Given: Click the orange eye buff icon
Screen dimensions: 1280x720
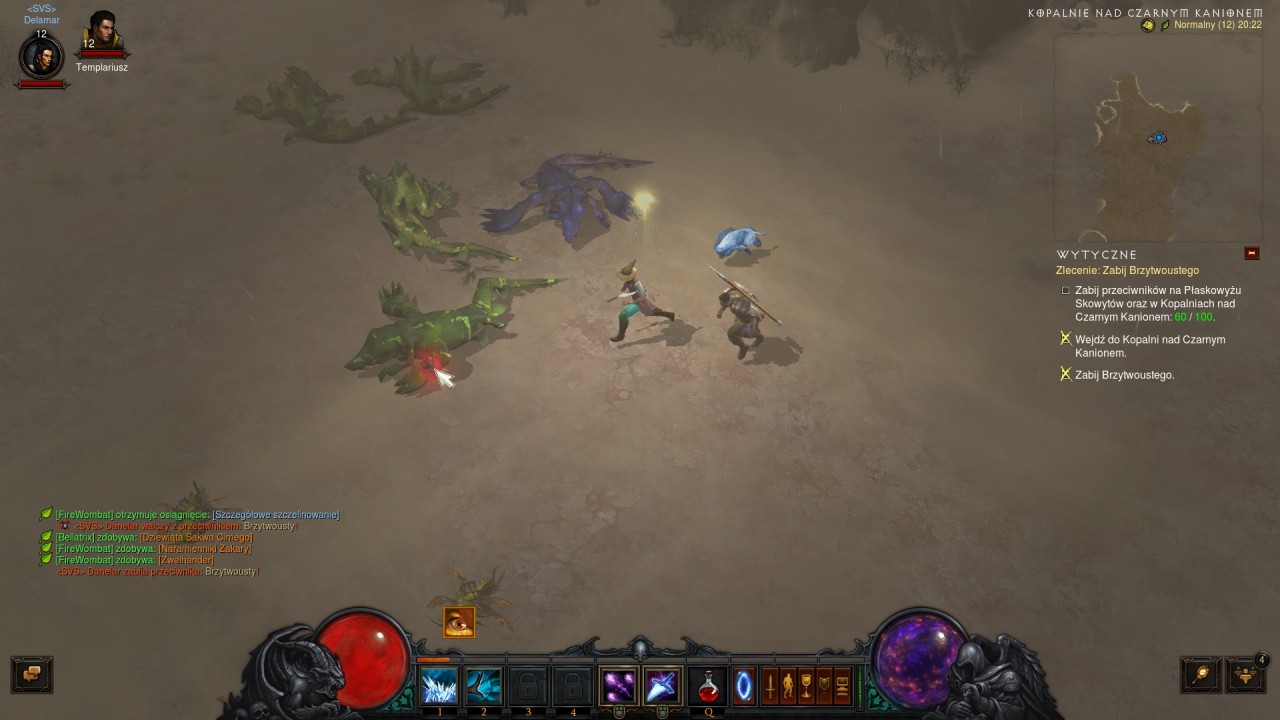Looking at the screenshot, I should tap(459, 622).
